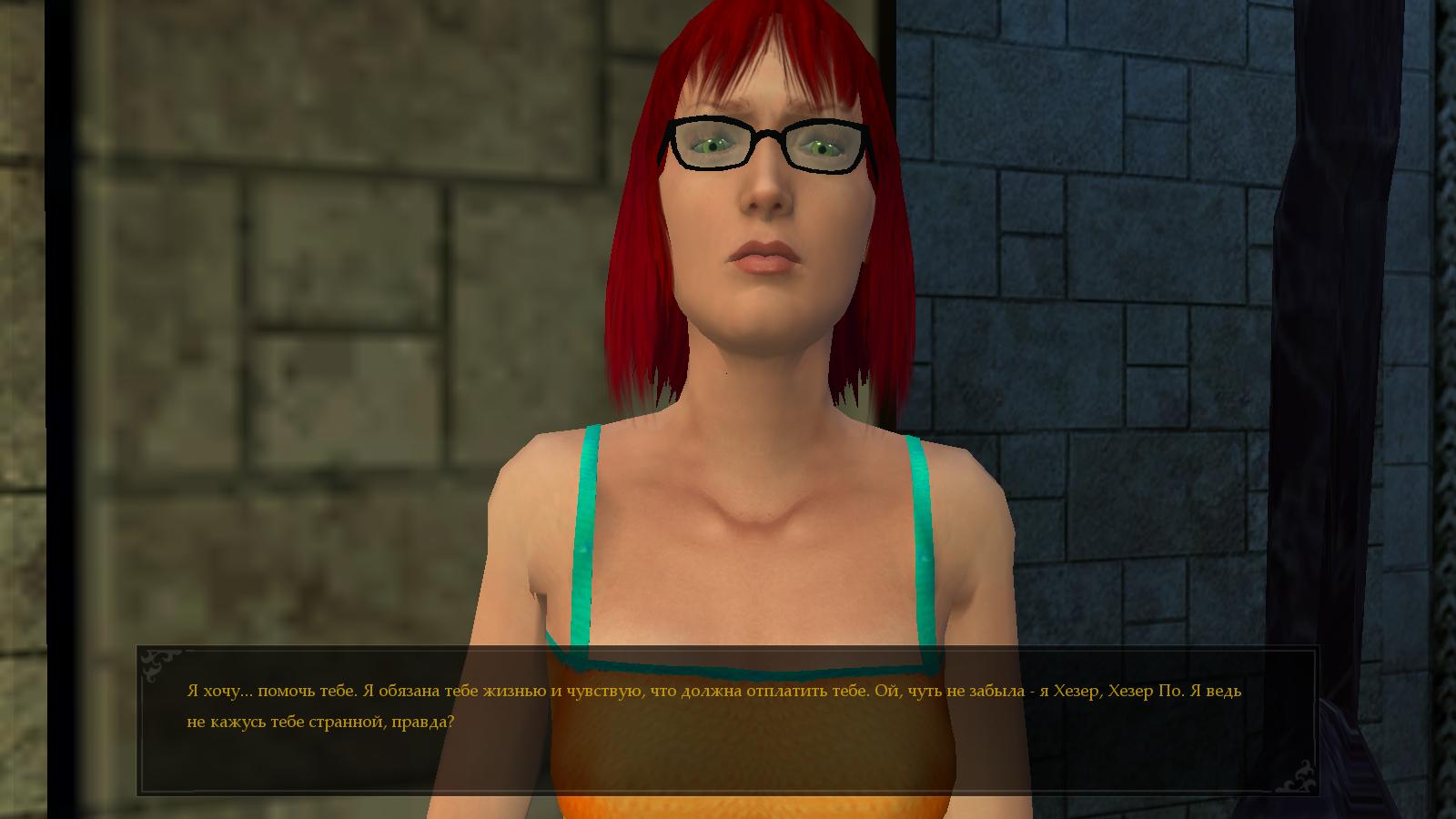Image resolution: width=1456 pixels, height=819 pixels.
Task: Click the second line of subtitle text
Action: click(318, 723)
